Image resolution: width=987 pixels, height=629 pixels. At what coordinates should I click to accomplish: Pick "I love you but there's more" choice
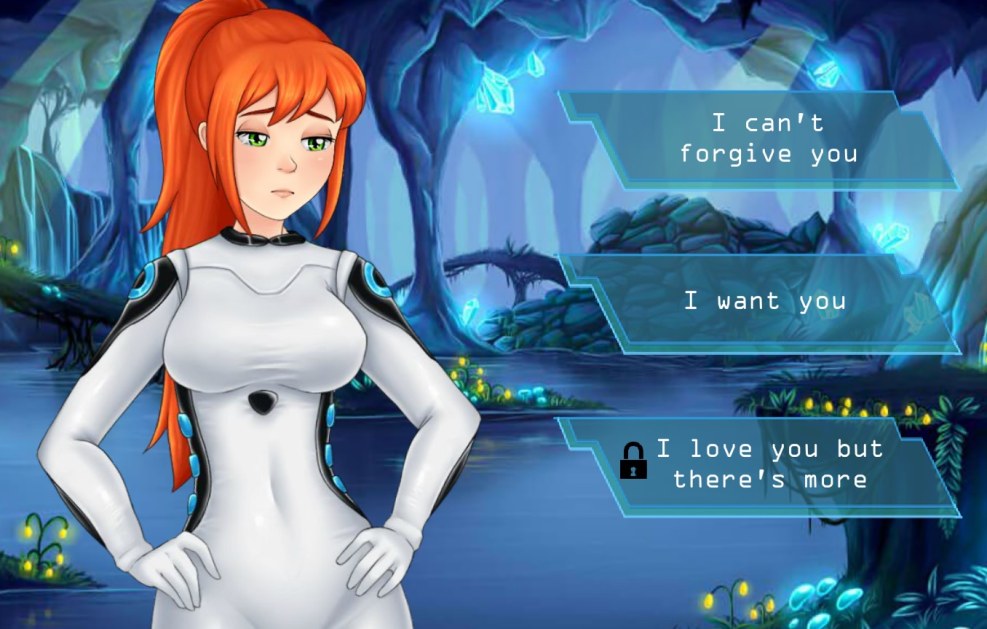(x=770, y=464)
